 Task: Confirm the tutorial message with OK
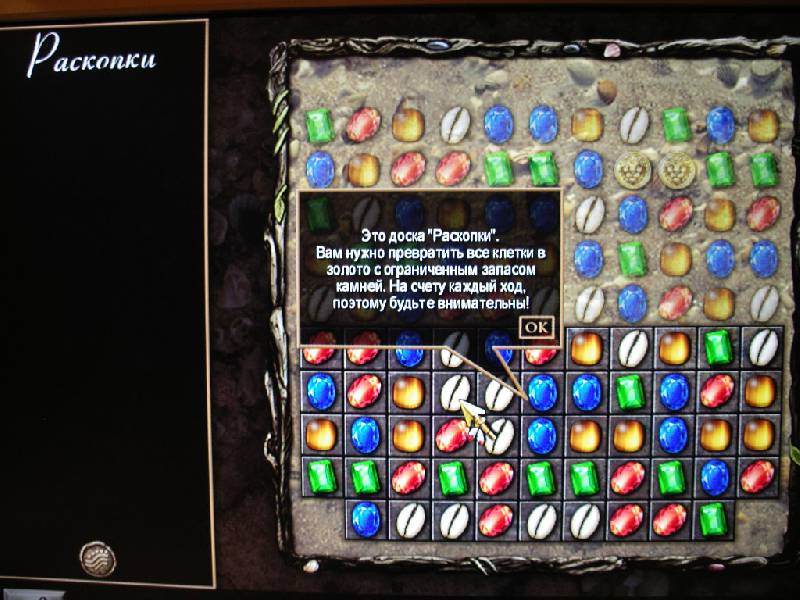(x=536, y=326)
